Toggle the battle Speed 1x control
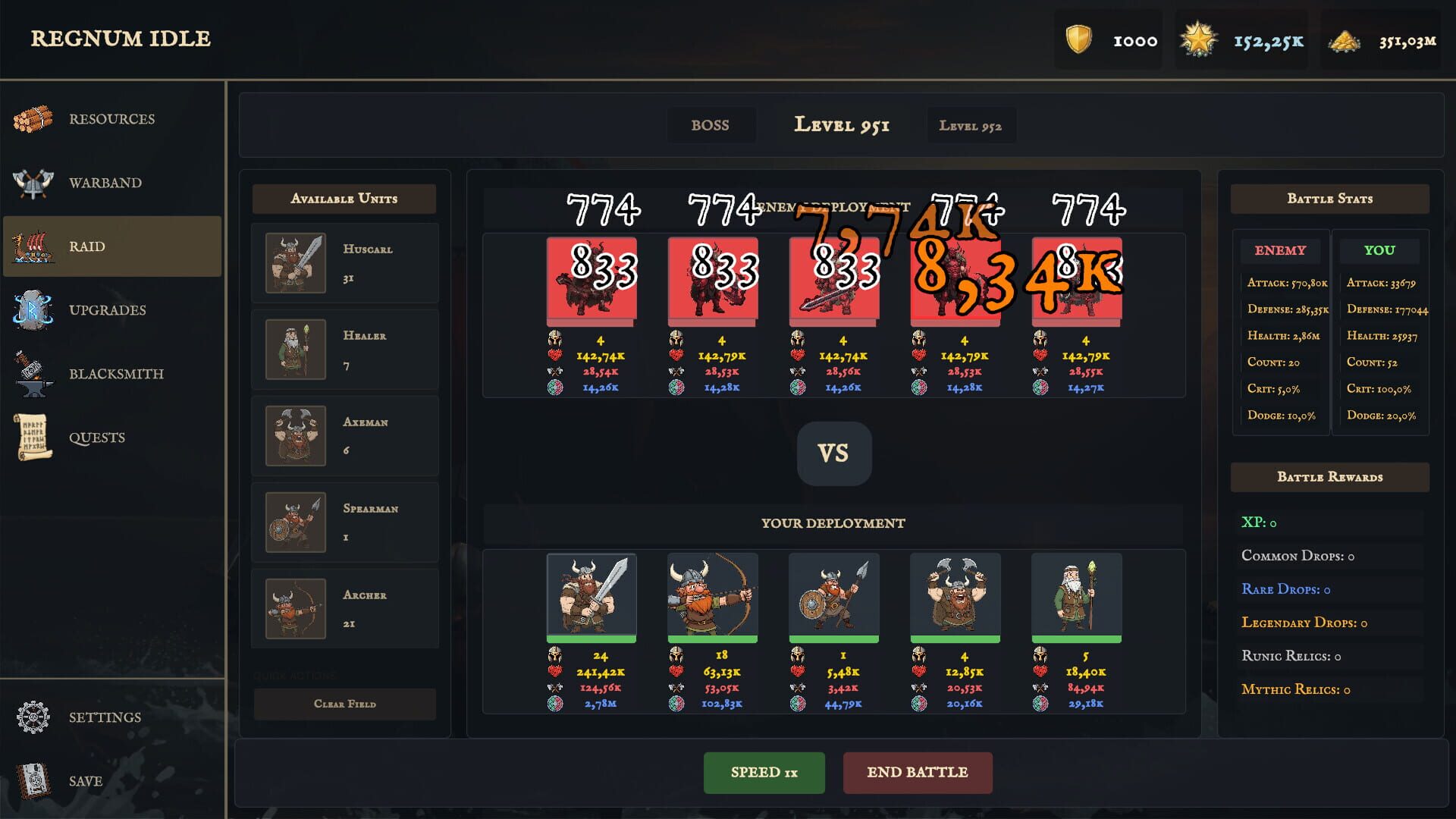Screen dimensions: 1456x819 coord(764,773)
